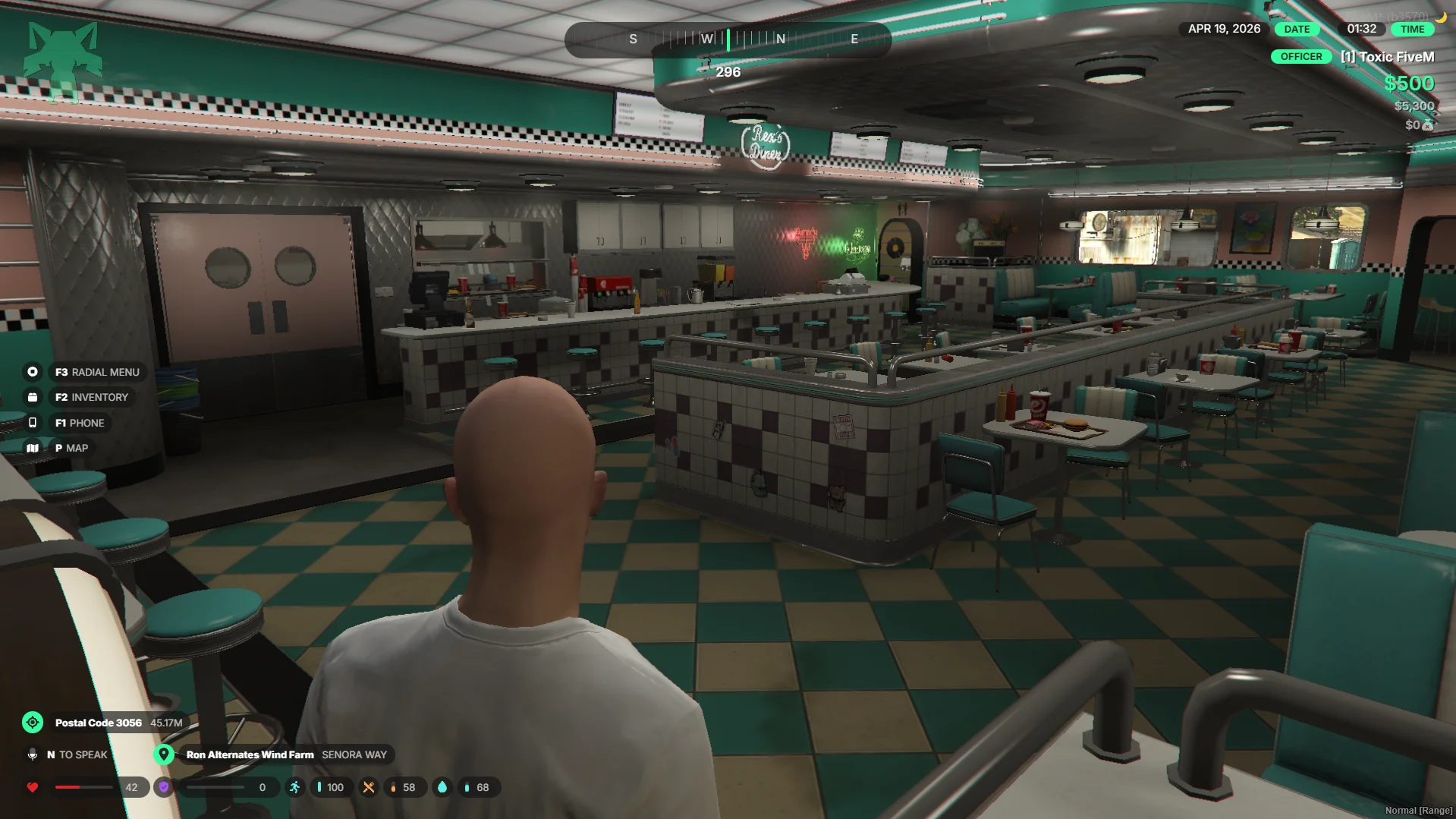
Task: Select the purple armor shield icon
Action: [164, 787]
